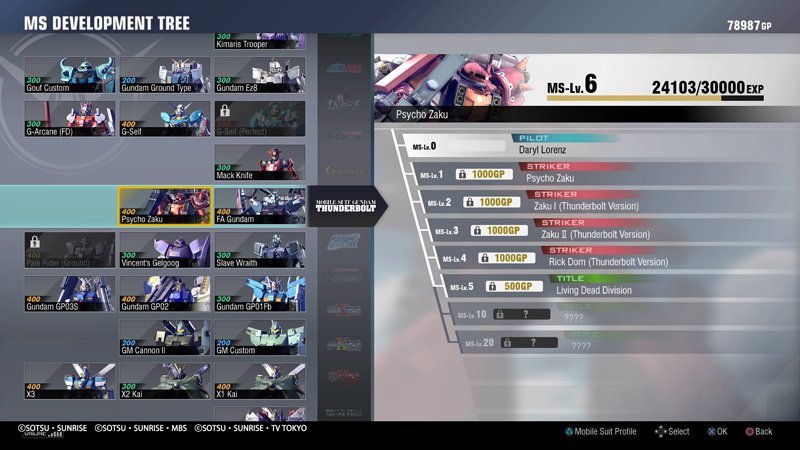This screenshot has height=450, width=800.
Task: Choose the Gundam GP03S tile
Action: coord(70,294)
